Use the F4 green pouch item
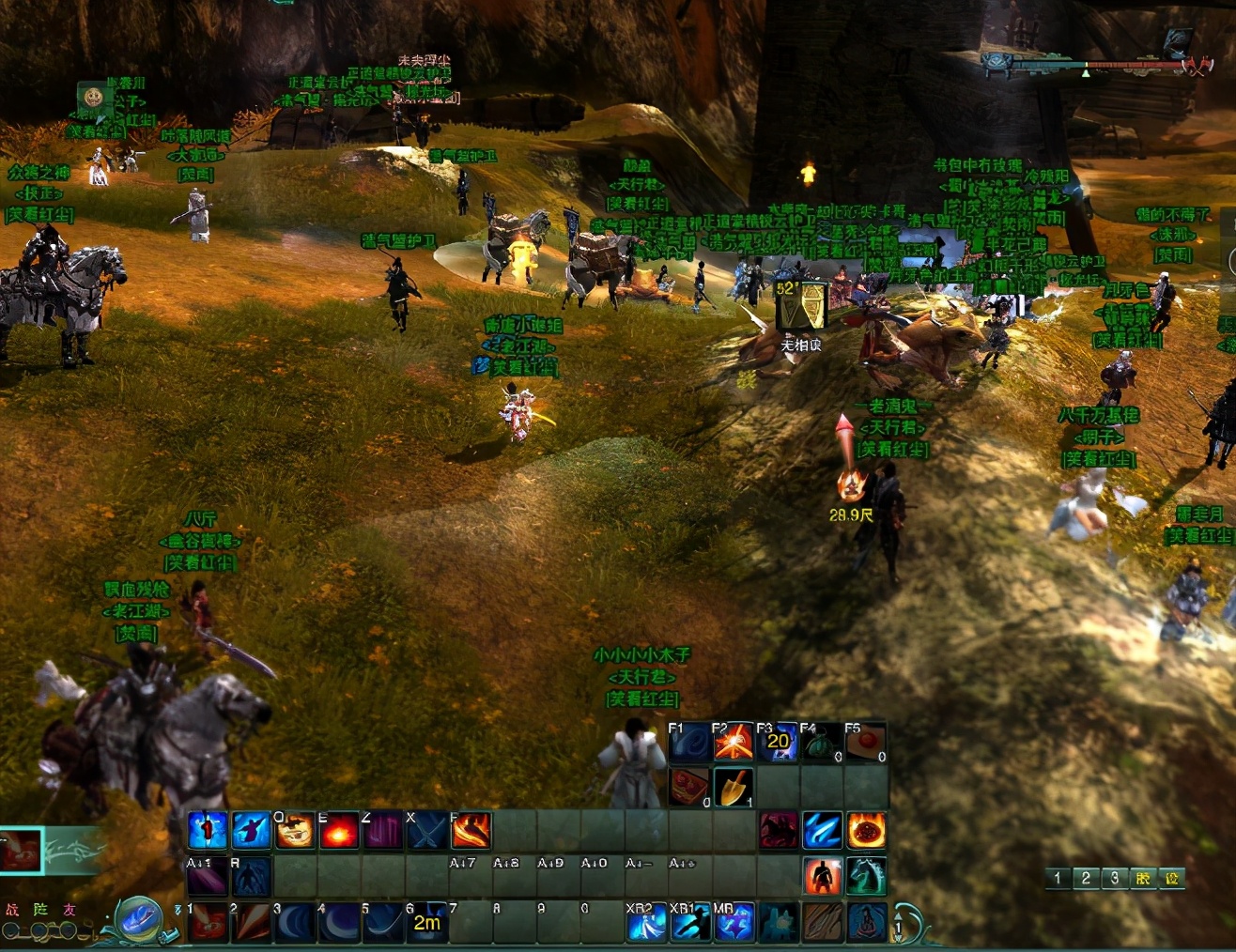The height and width of the screenshot is (952, 1236). tap(822, 743)
